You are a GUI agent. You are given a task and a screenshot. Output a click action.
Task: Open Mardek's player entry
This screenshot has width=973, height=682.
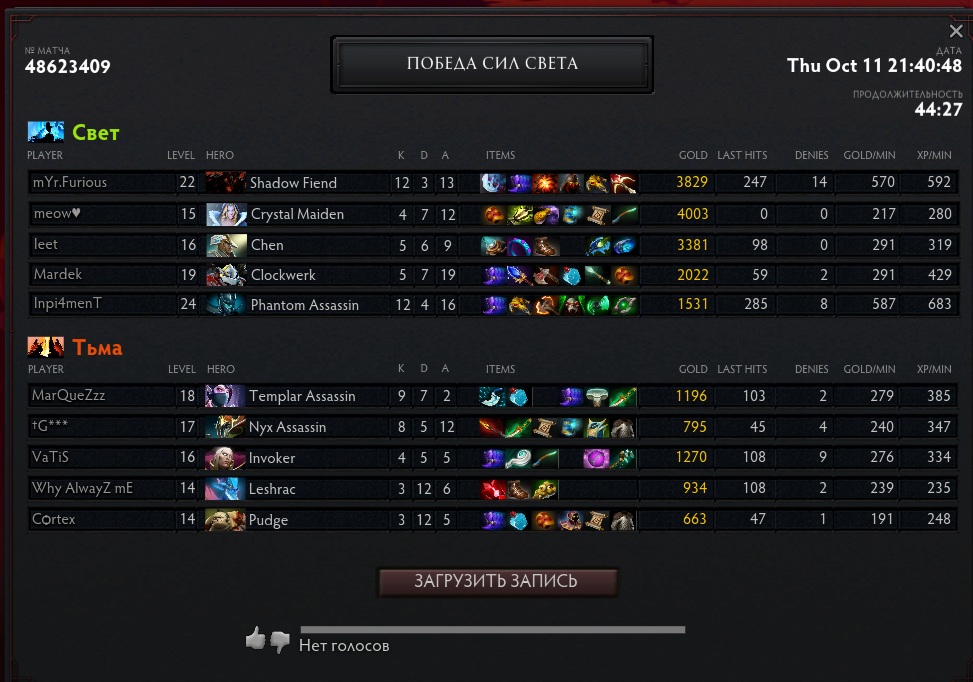pyautogui.click(x=58, y=274)
